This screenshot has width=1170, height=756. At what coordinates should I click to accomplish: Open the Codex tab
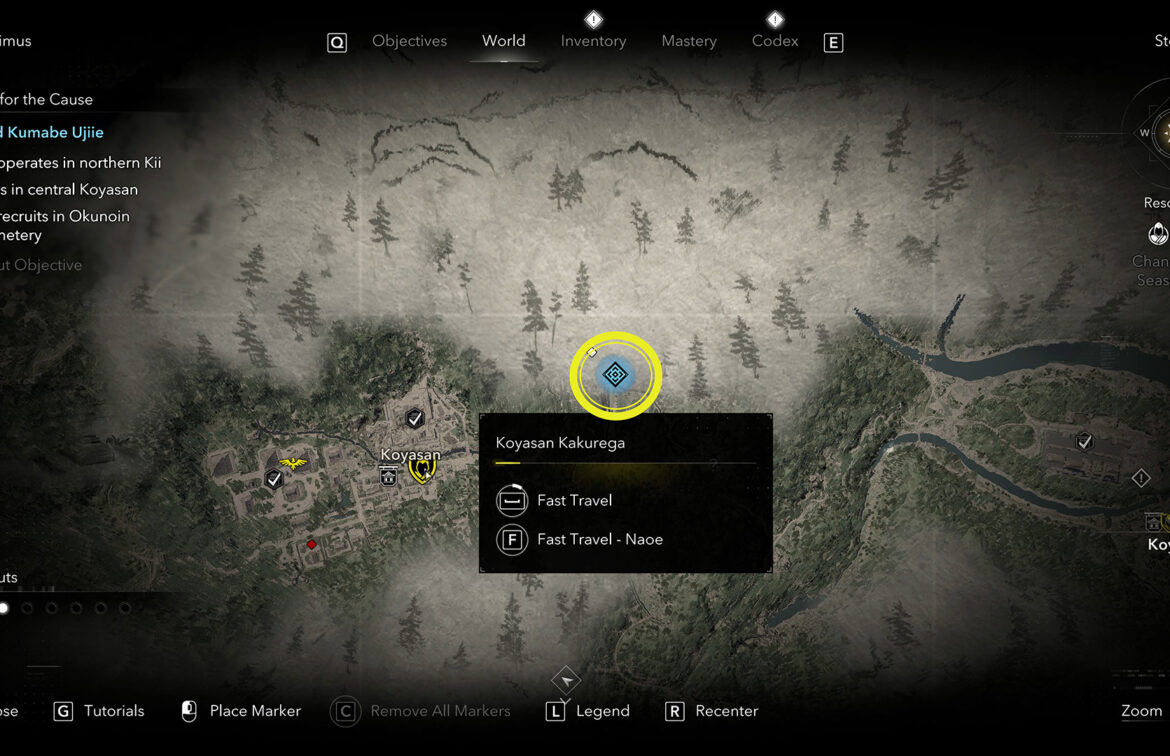pos(775,41)
